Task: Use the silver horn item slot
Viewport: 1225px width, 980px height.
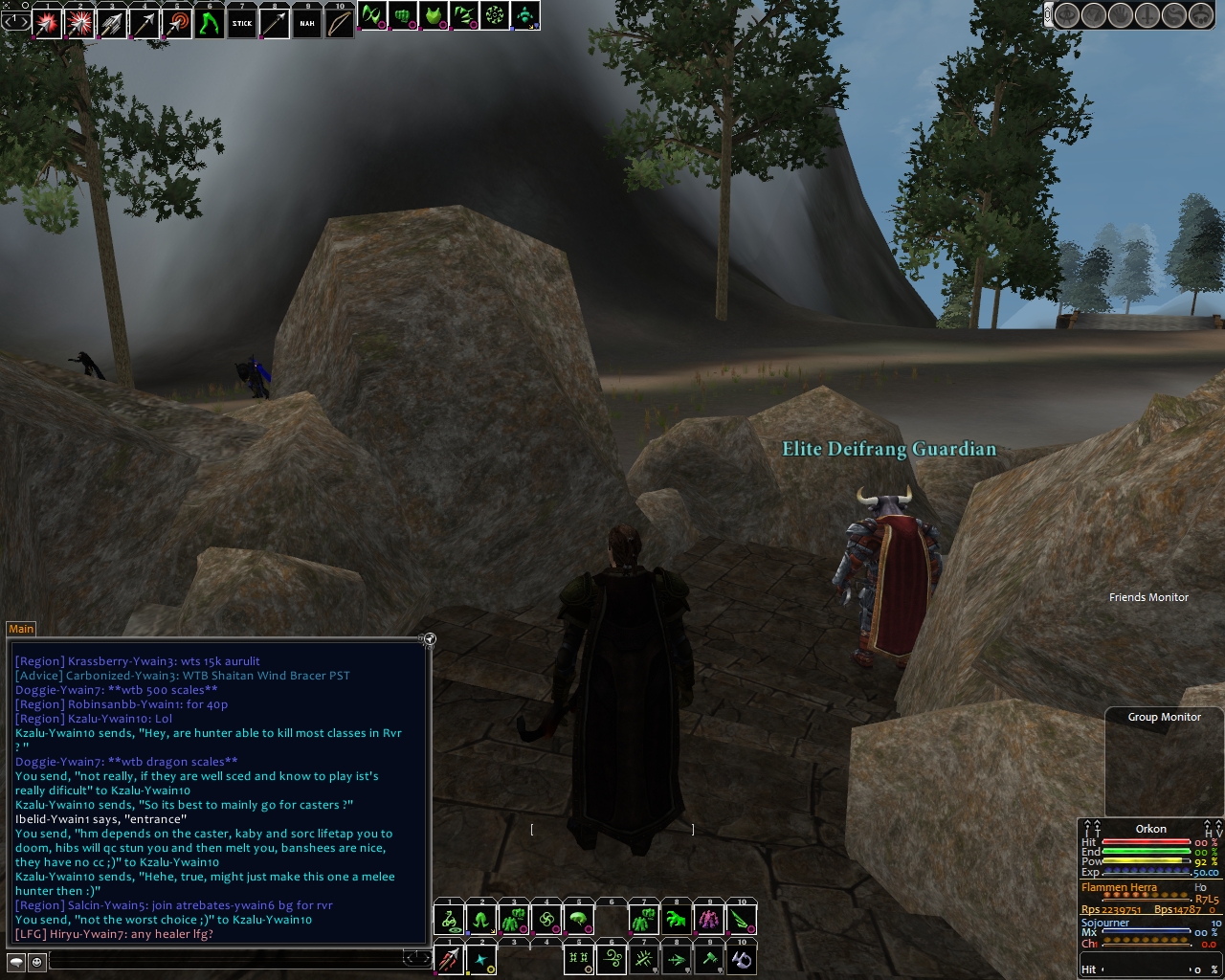Action: click(742, 960)
